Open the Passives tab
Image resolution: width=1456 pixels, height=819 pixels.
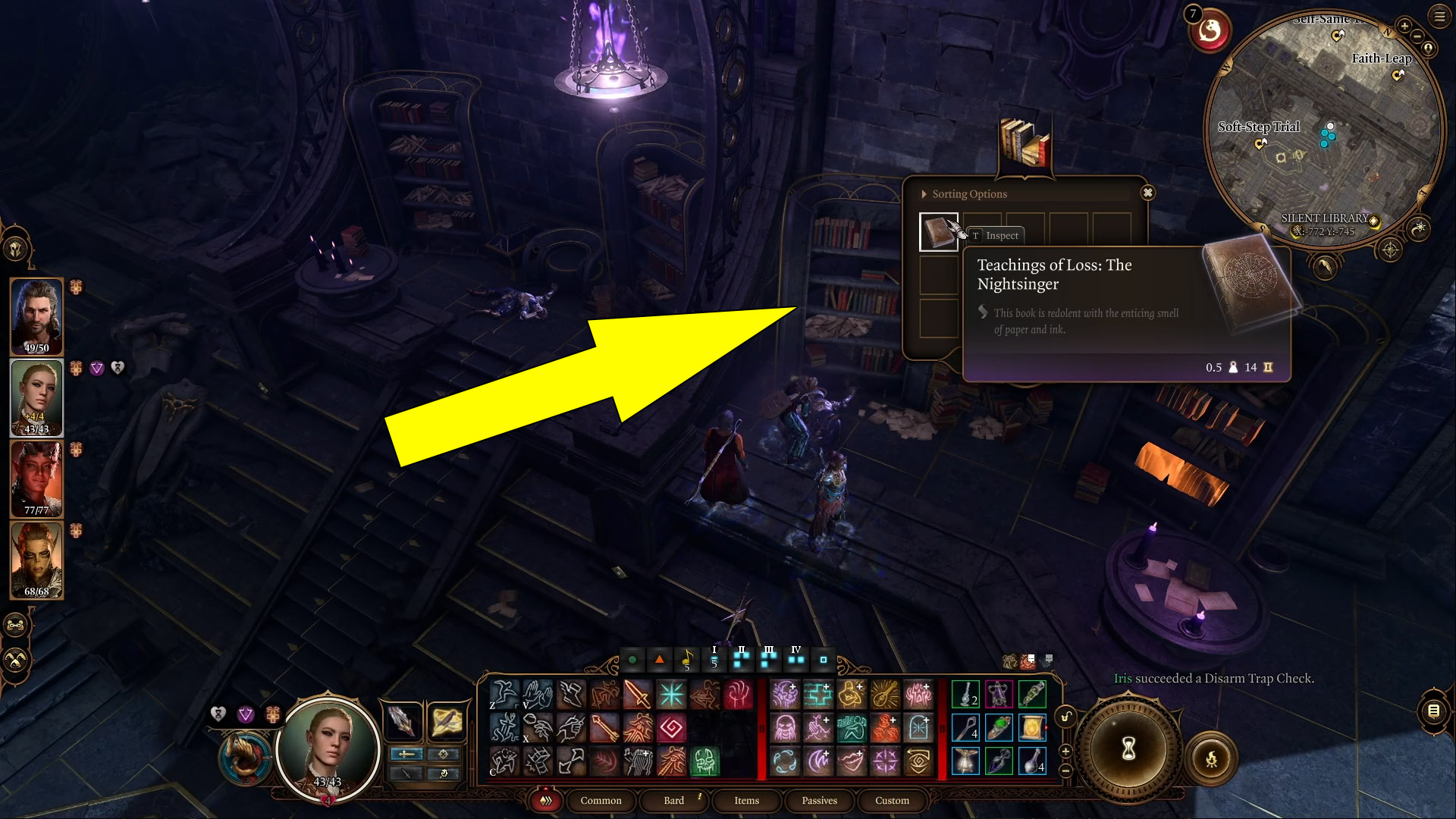(819, 801)
